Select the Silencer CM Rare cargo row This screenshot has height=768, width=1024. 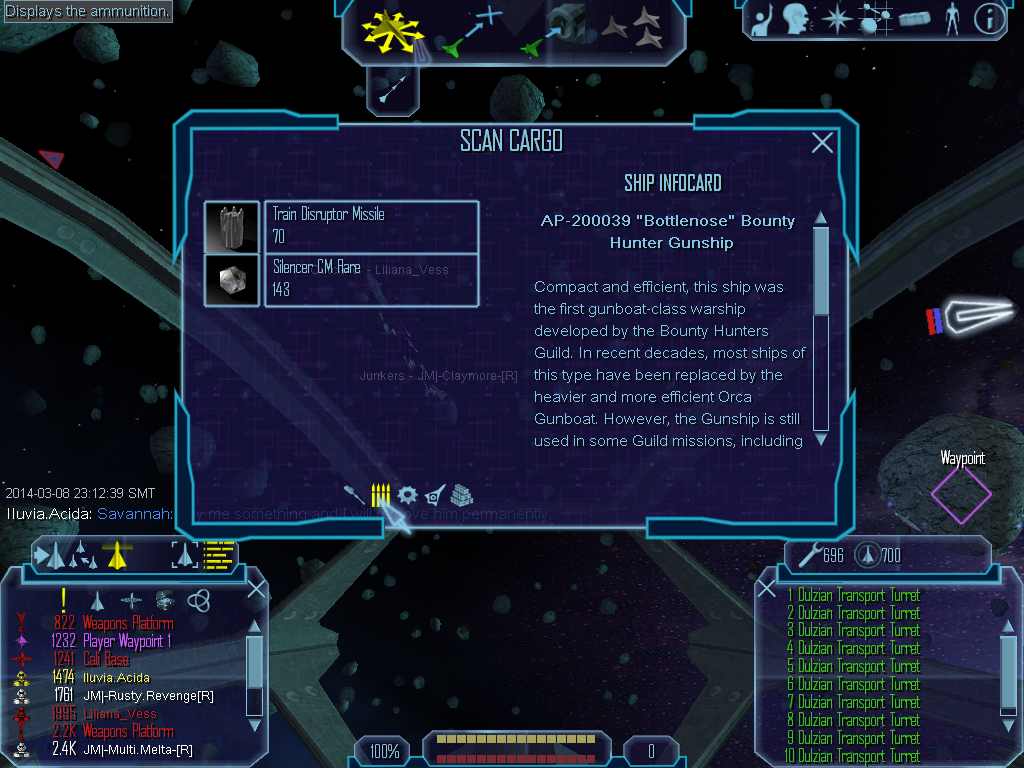[x=371, y=279]
